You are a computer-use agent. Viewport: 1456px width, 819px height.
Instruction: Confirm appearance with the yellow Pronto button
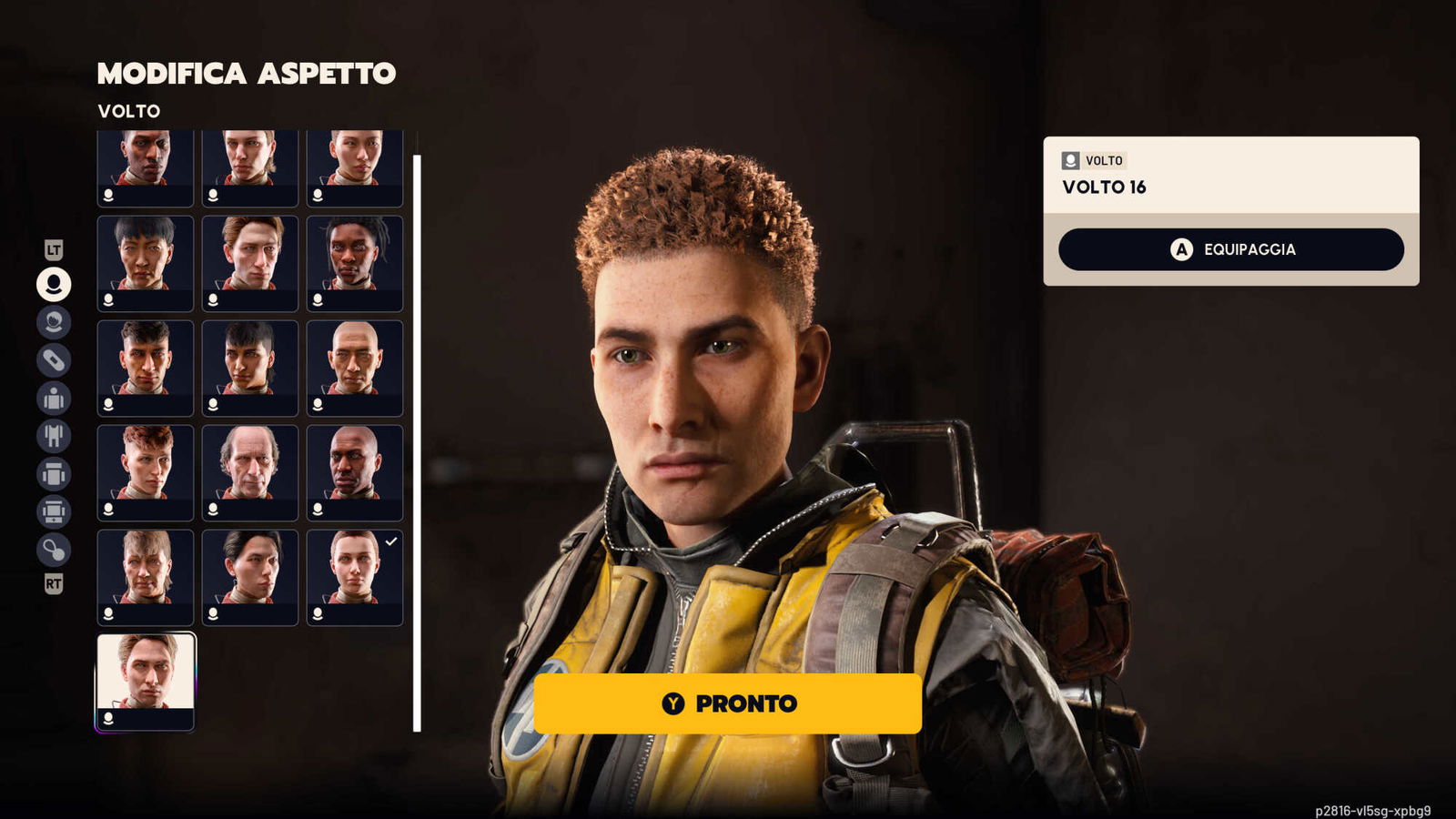tap(727, 703)
